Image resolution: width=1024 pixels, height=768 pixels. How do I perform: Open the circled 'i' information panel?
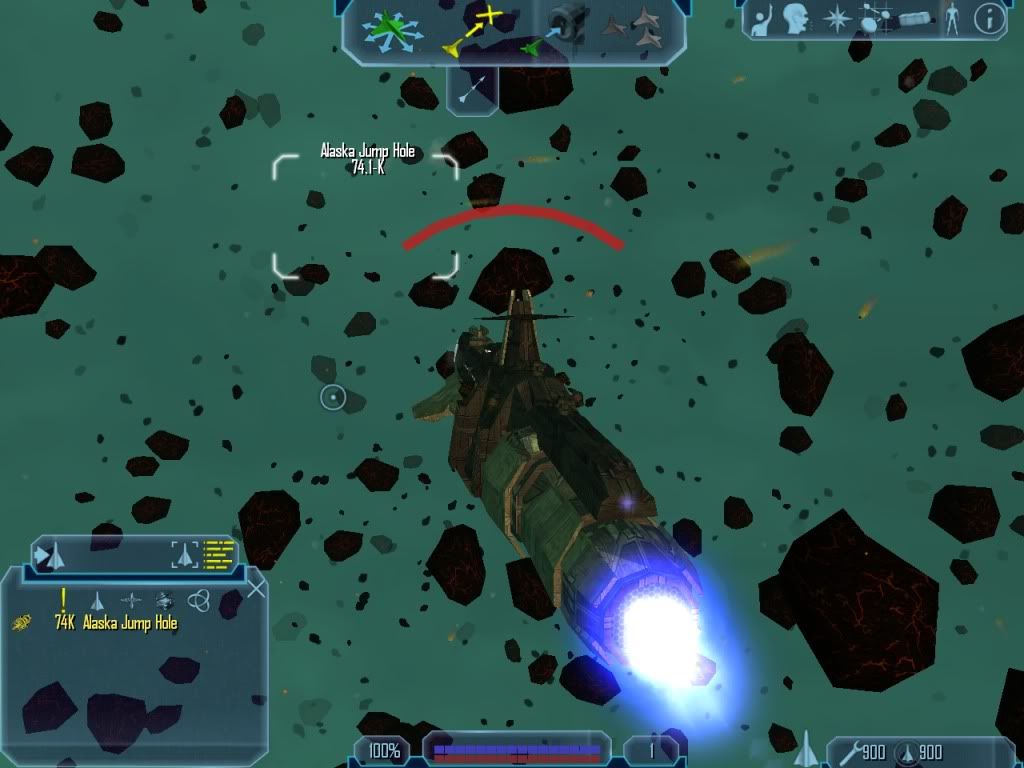(x=989, y=19)
